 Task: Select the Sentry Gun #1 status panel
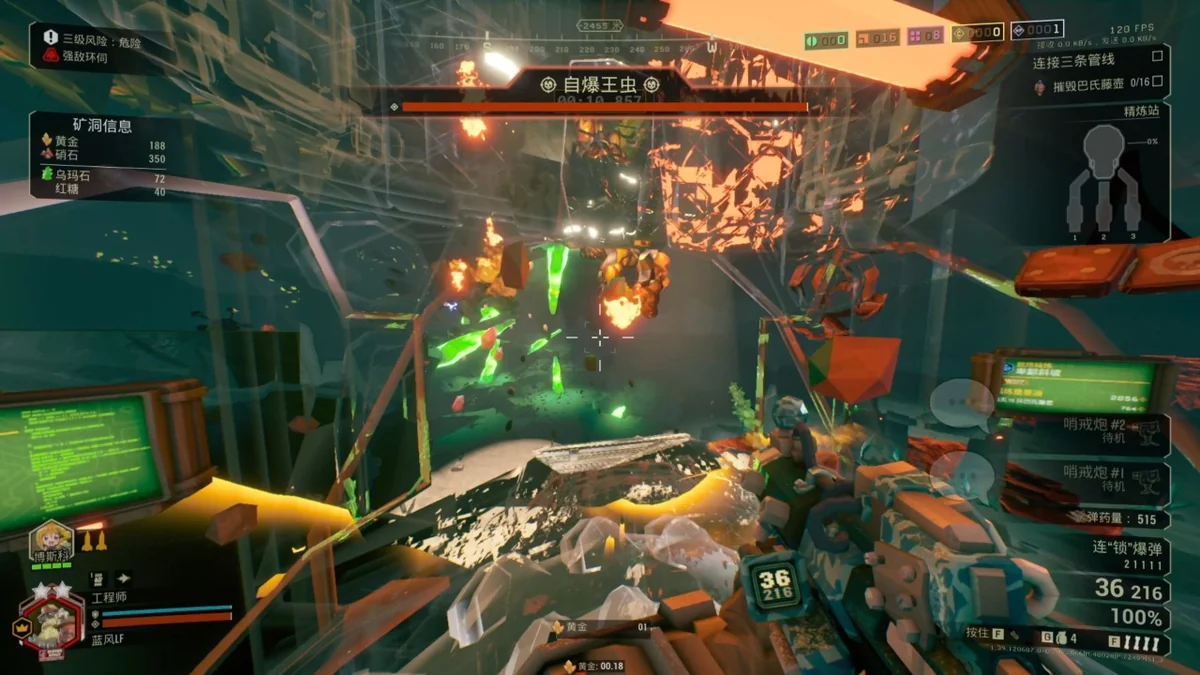coord(1108,476)
